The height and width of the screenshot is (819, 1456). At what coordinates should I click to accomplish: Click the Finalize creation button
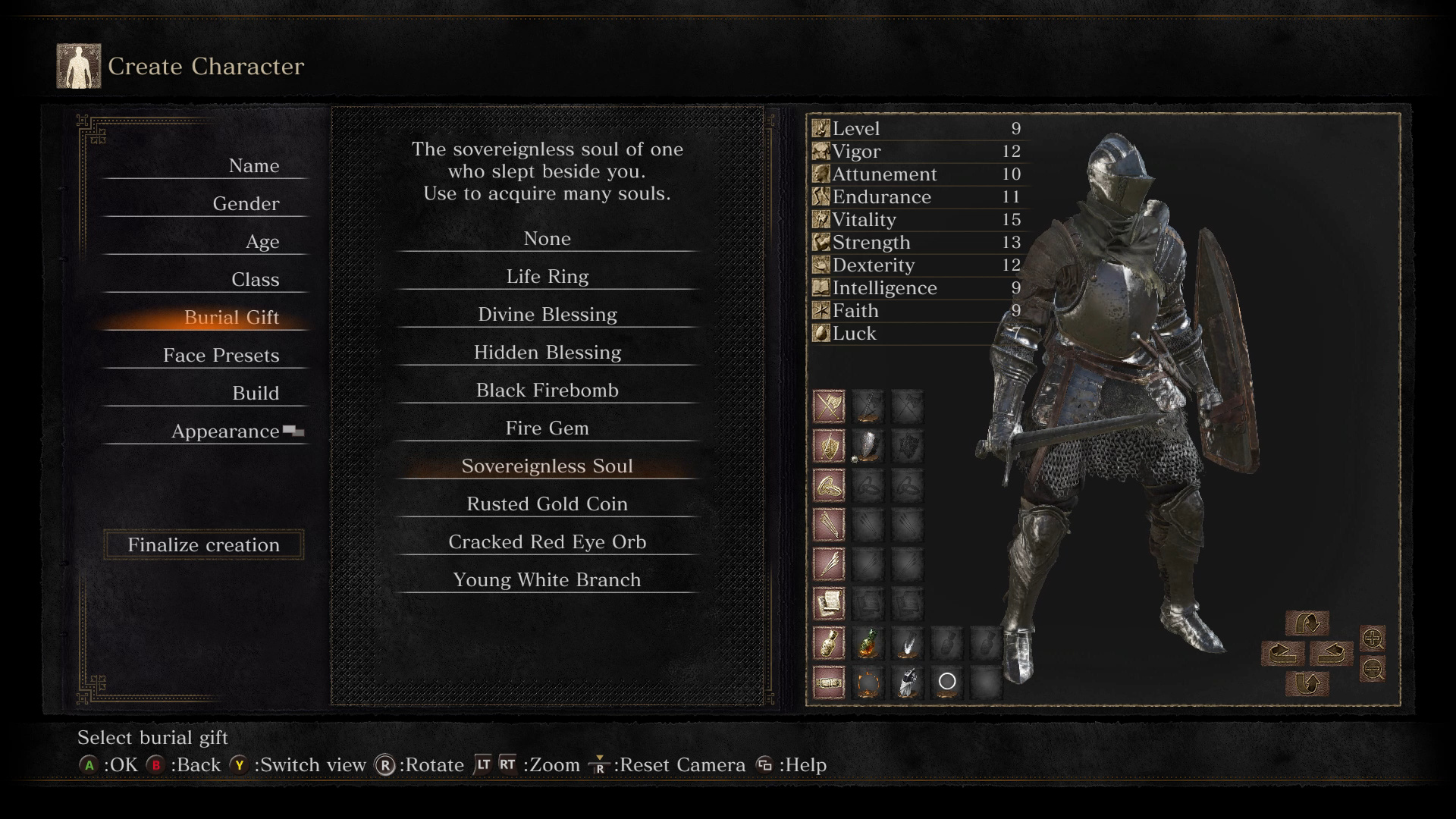(203, 545)
